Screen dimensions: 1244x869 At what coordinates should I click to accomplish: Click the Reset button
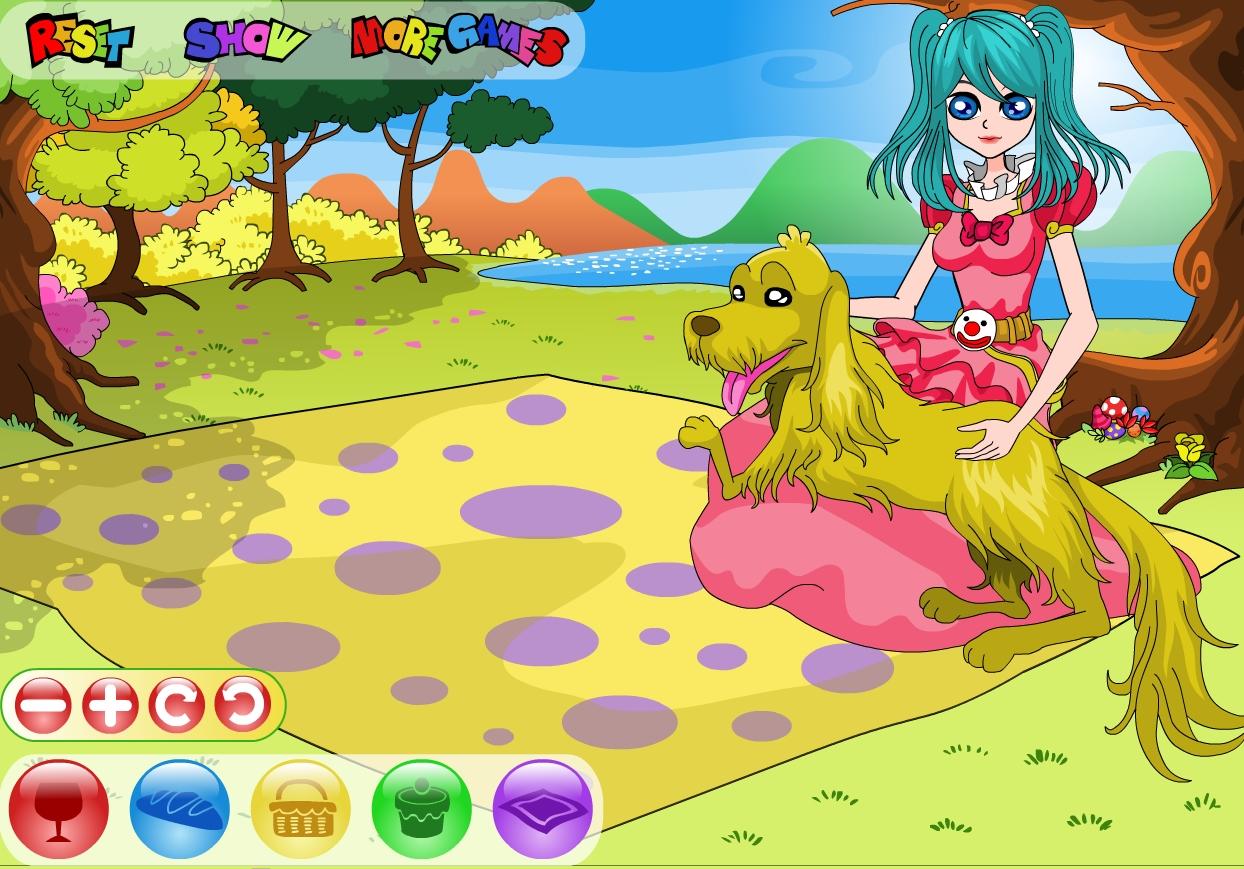(80, 42)
